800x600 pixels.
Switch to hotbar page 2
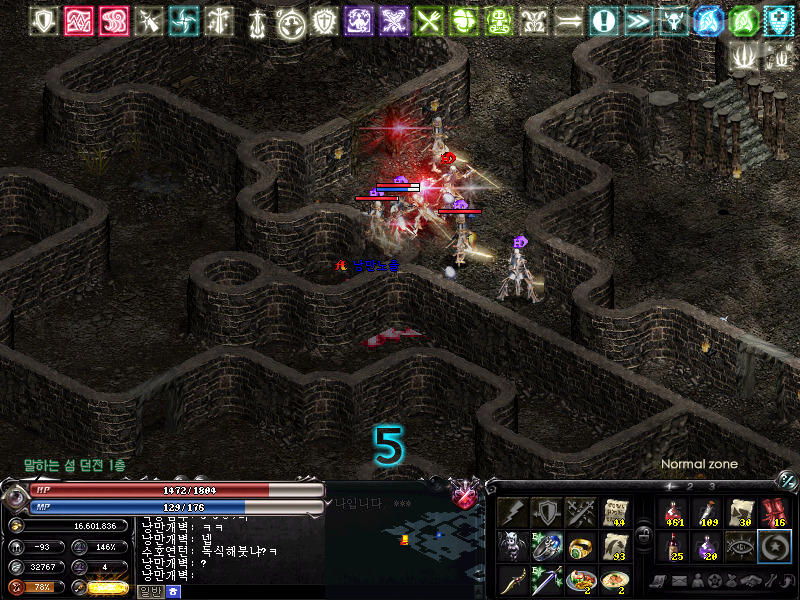pyautogui.click(x=688, y=487)
